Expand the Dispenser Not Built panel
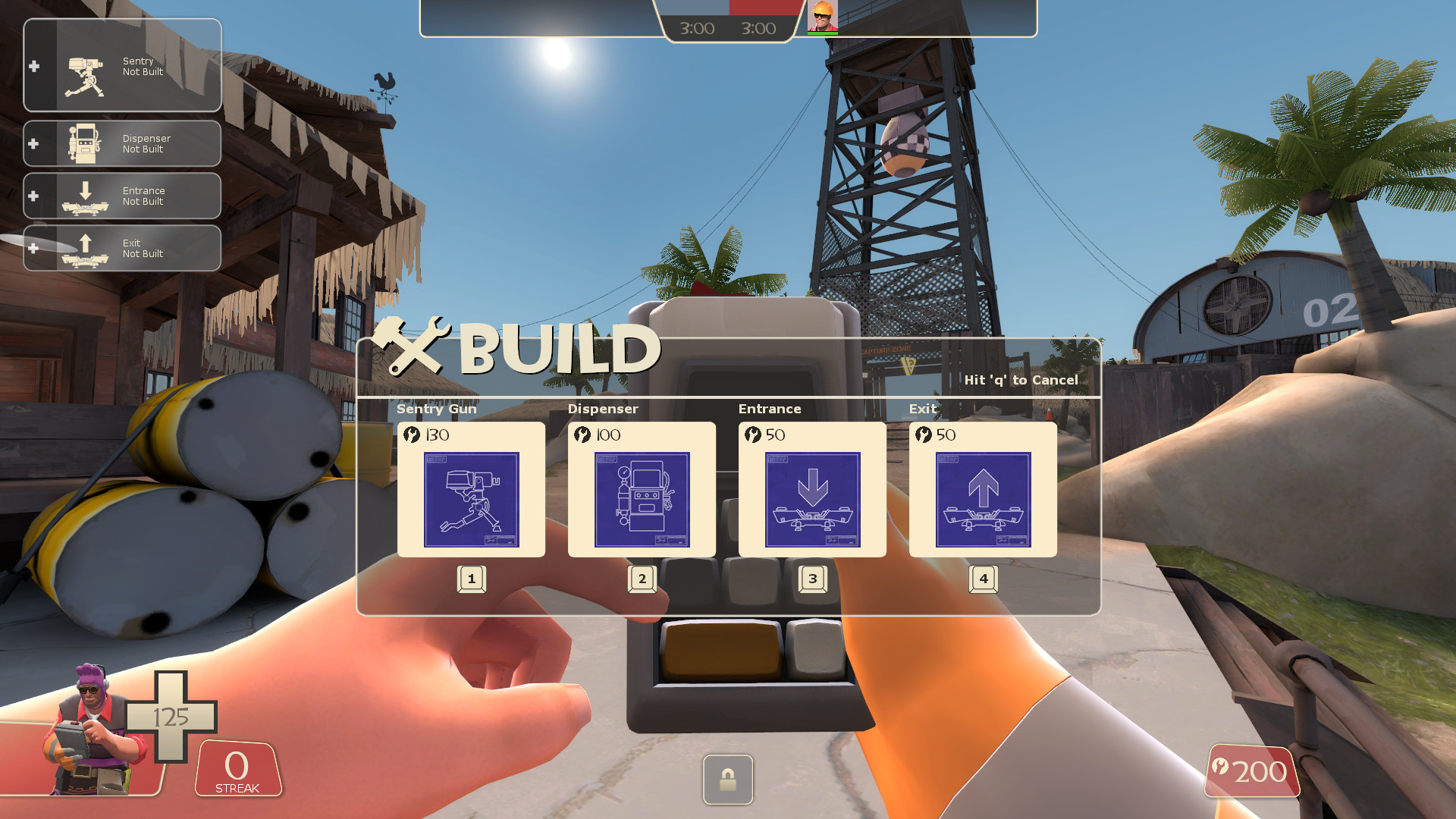This screenshot has width=1456, height=819. tap(121, 143)
